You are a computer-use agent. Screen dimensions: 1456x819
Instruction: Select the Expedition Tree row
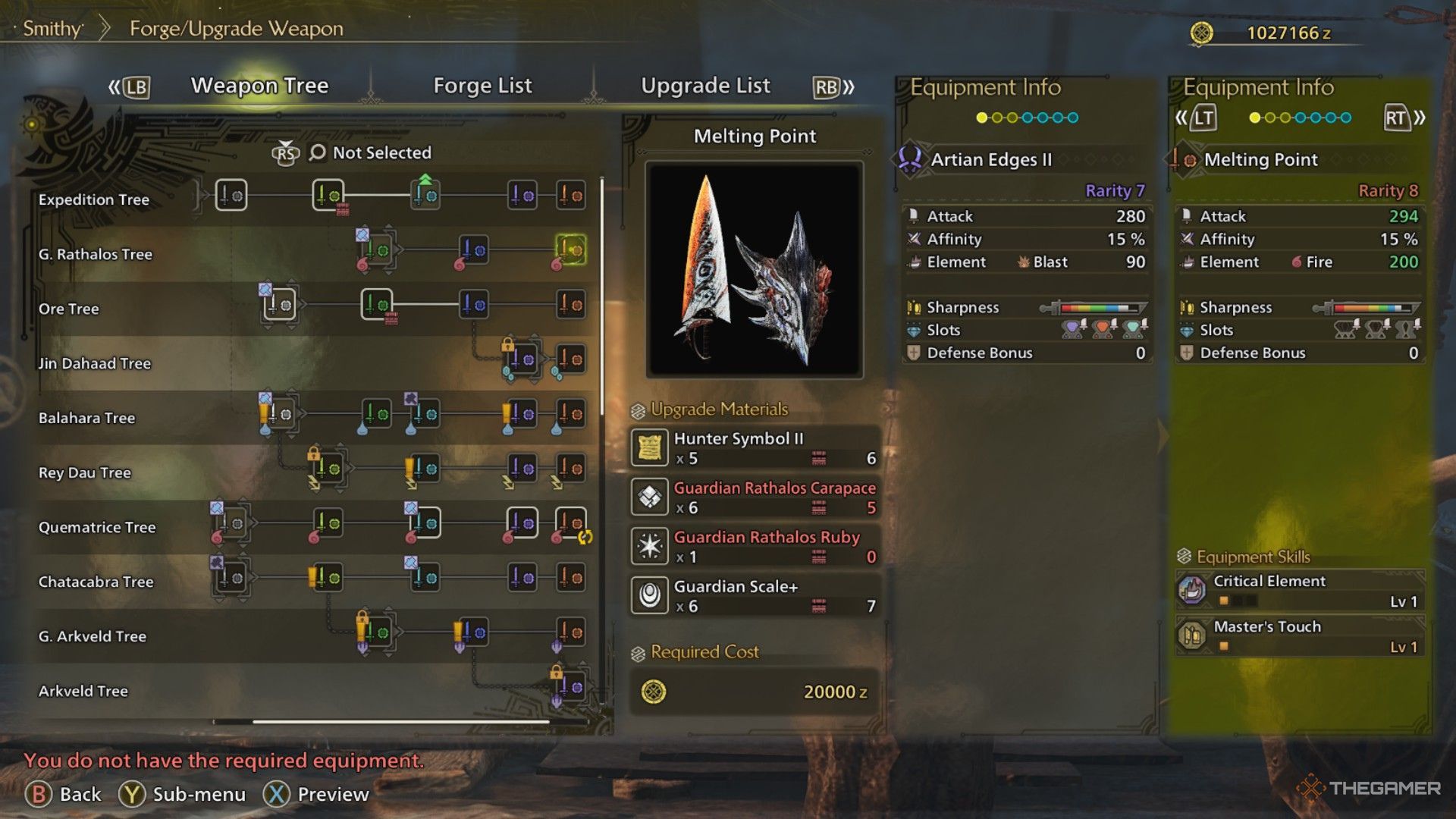coord(94,199)
